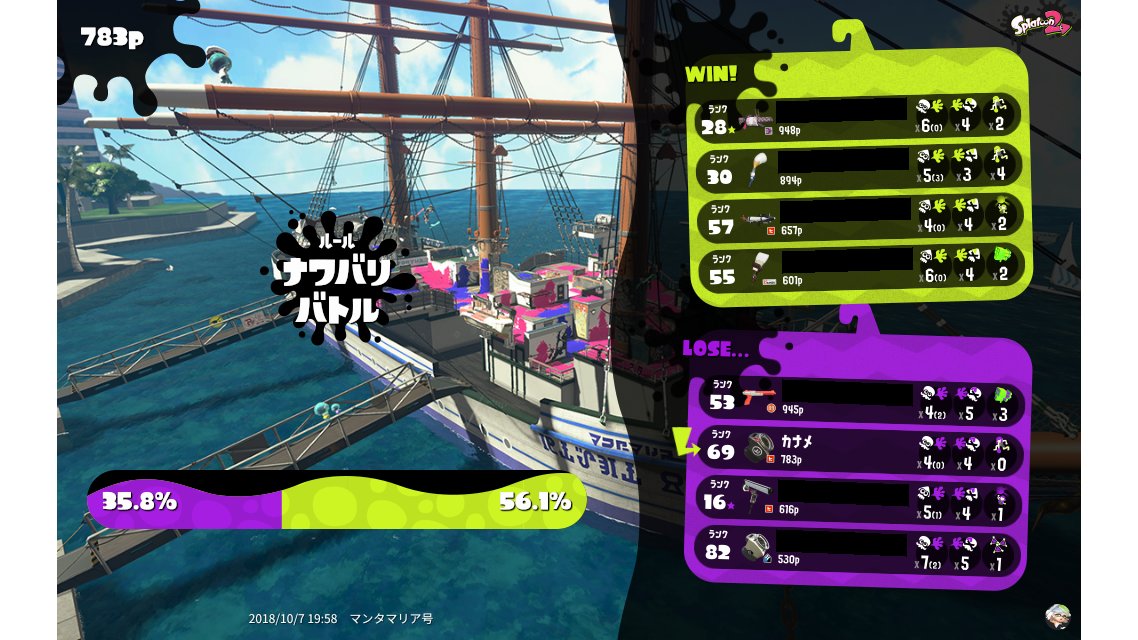Pick the rank 53 player on the losing team
The image size is (1138, 640).
coord(860,398)
